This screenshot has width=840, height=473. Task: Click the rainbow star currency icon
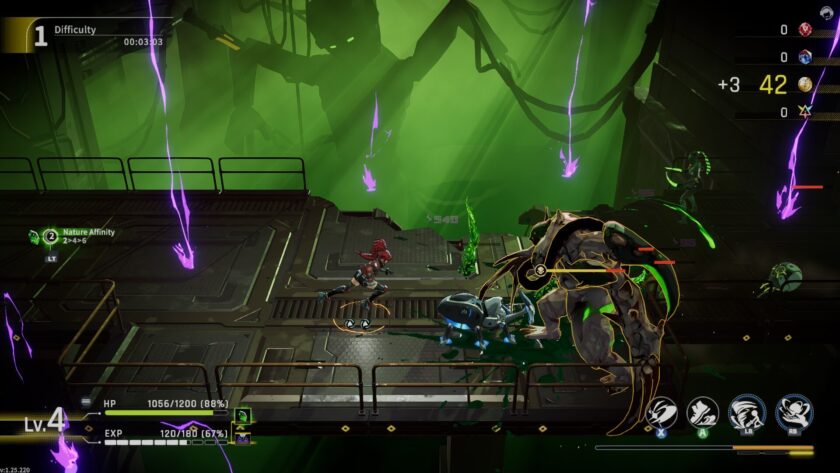tap(805, 113)
